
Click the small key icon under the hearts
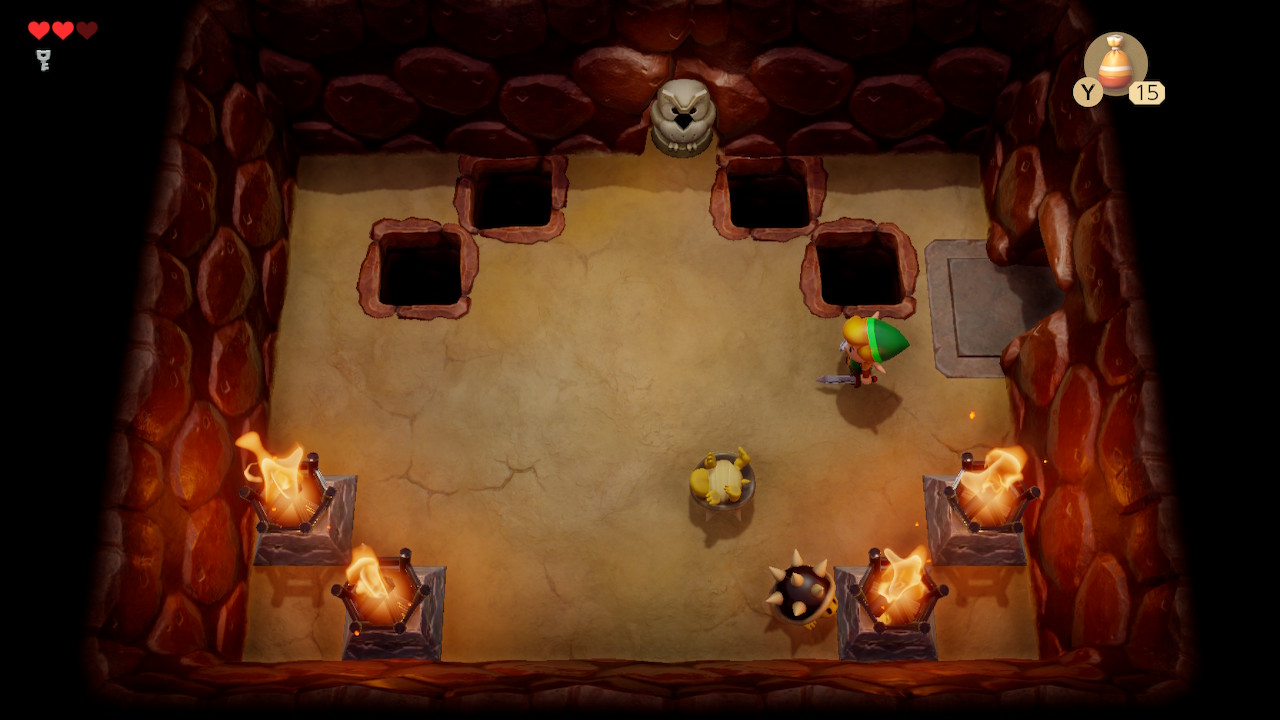point(40,58)
